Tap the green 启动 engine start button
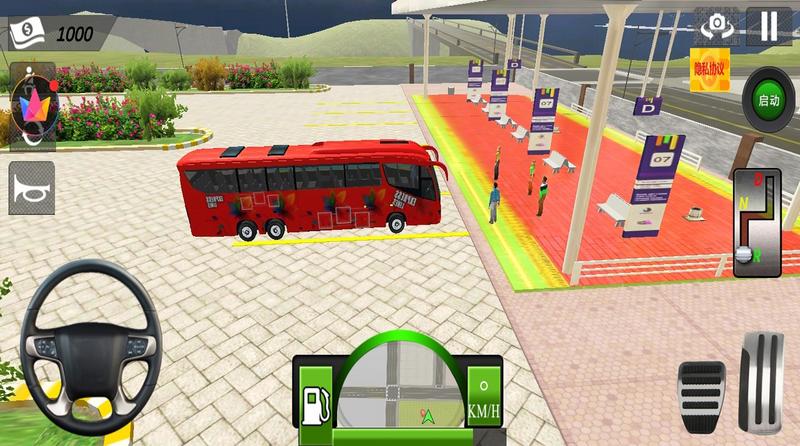The height and width of the screenshot is (446, 800). click(x=768, y=99)
